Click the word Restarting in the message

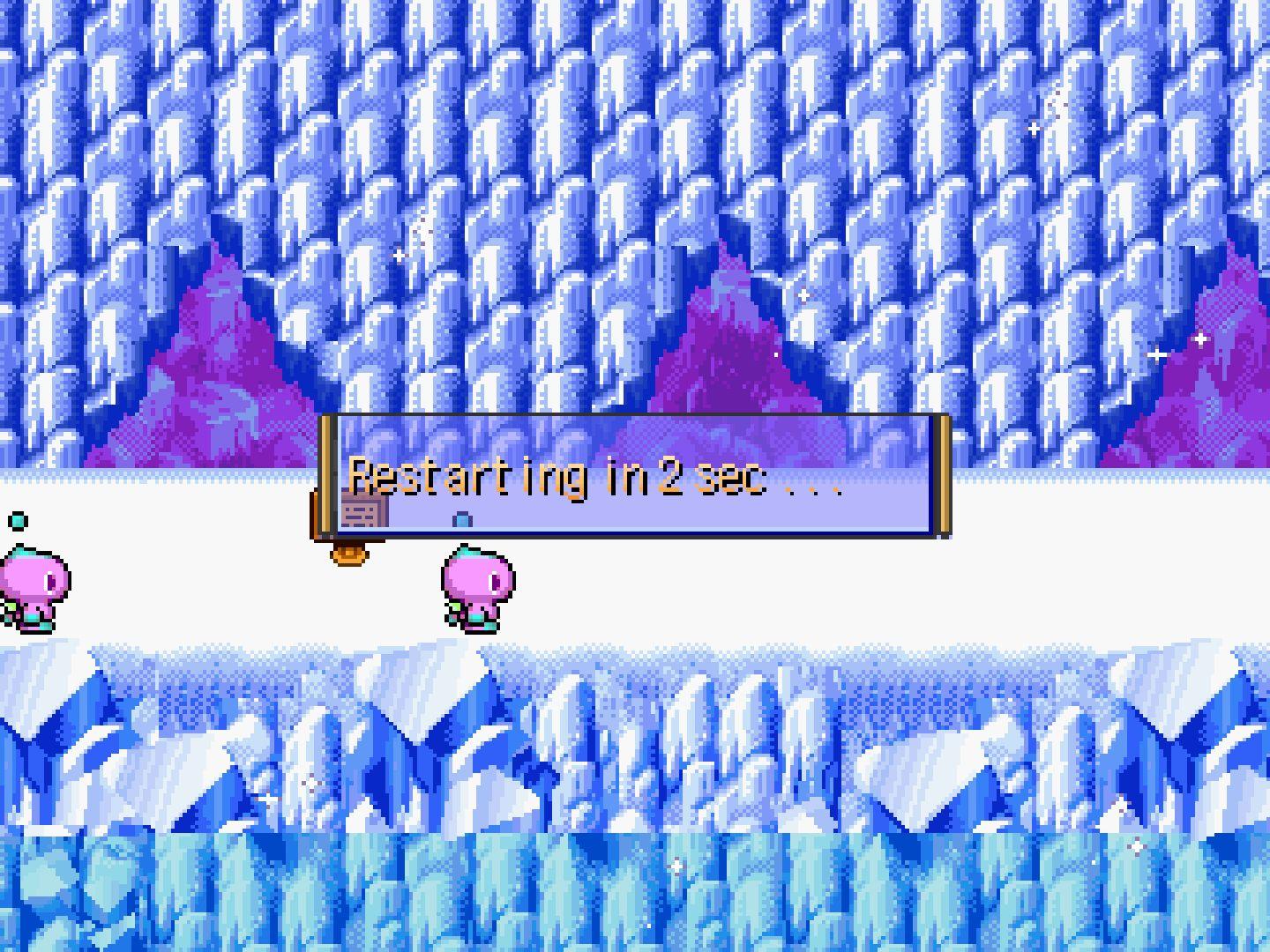click(467, 480)
